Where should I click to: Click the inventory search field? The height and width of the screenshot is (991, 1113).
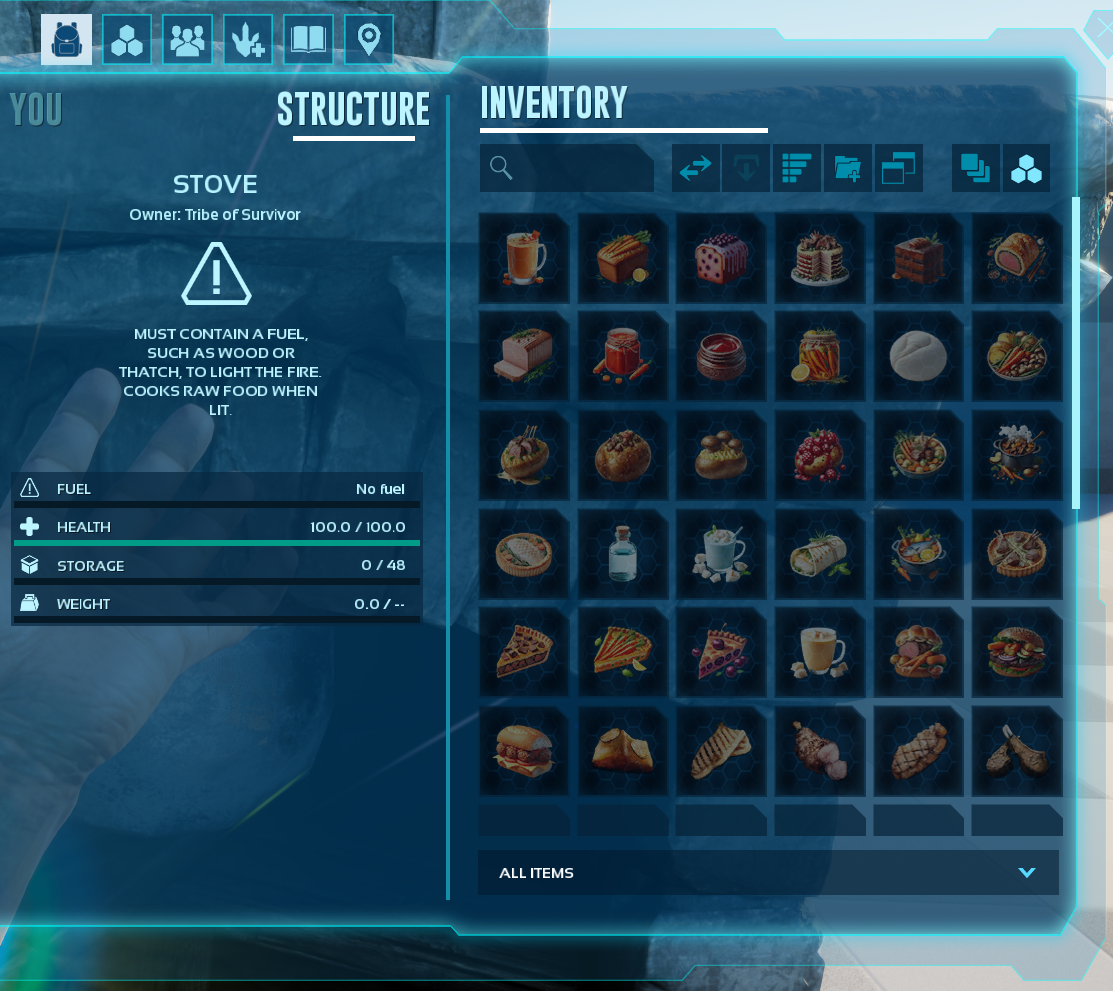pyautogui.click(x=567, y=168)
